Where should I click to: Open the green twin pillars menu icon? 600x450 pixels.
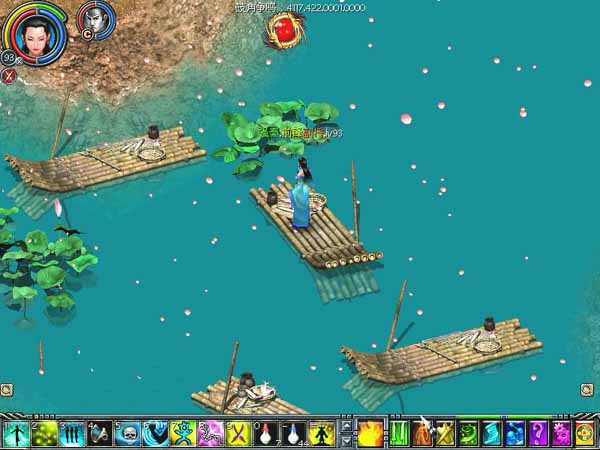pyautogui.click(x=400, y=434)
